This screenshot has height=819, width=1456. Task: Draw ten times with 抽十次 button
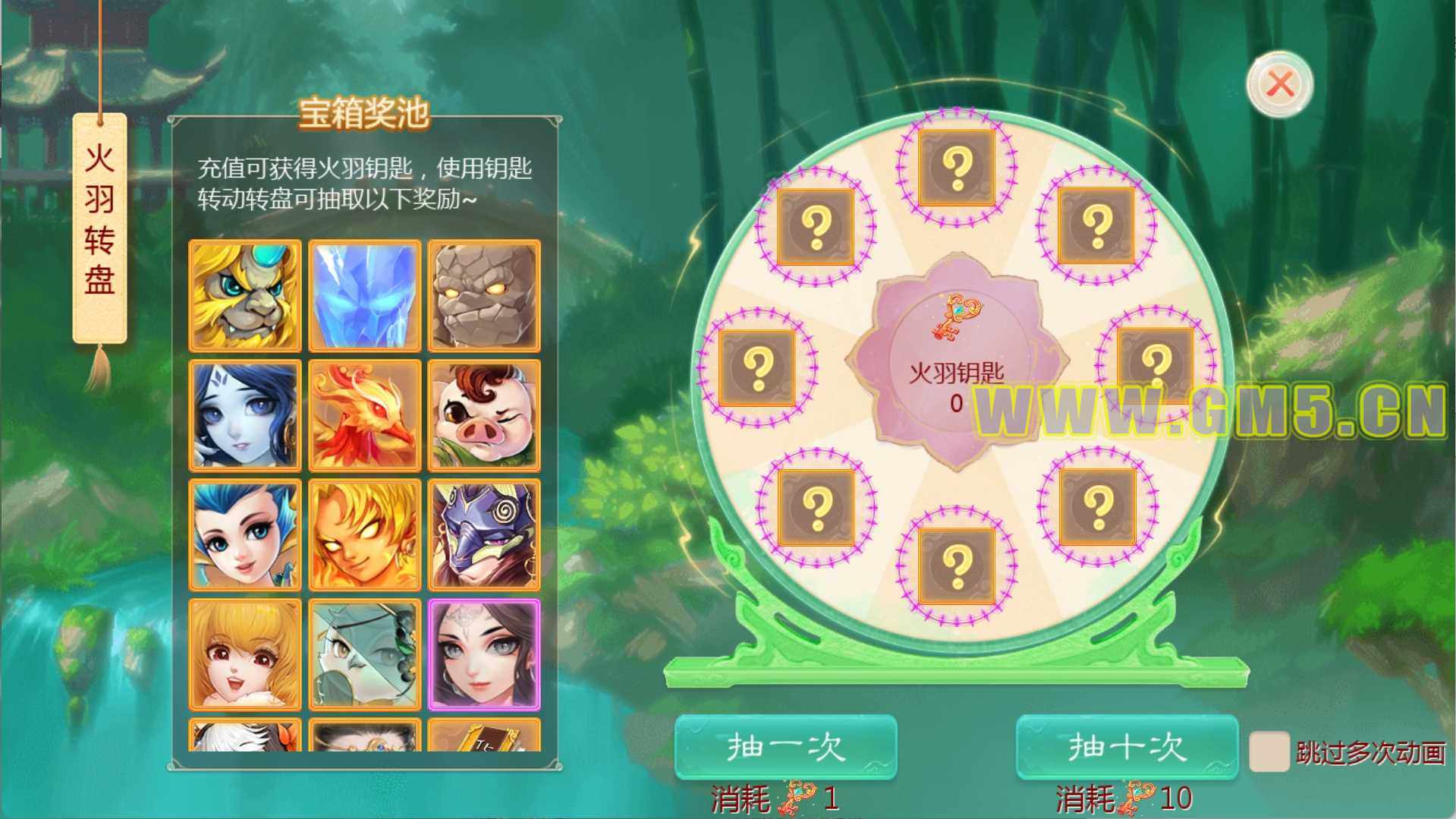click(x=1127, y=747)
